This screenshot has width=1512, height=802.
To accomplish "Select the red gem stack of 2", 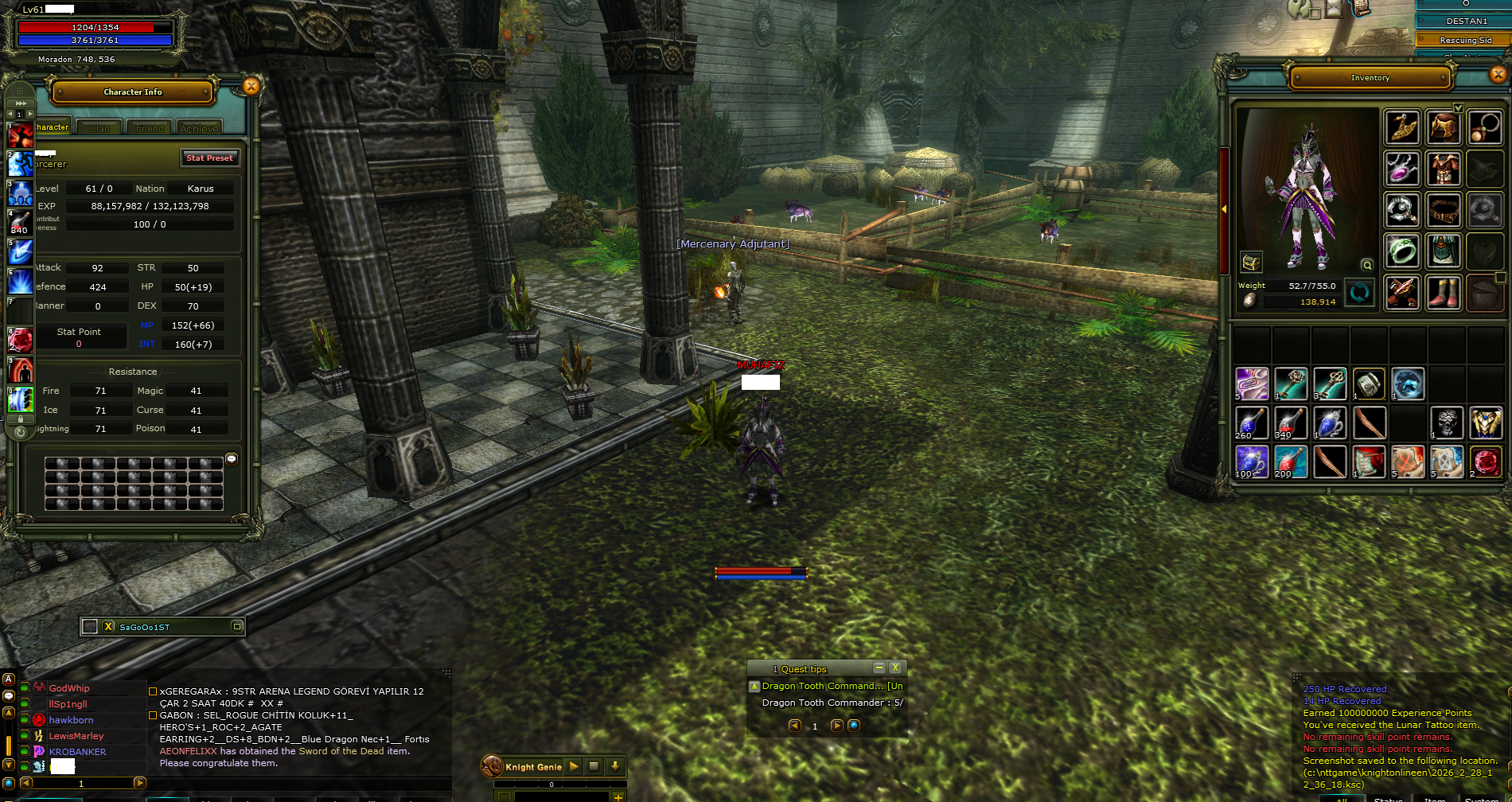I will (x=1486, y=461).
